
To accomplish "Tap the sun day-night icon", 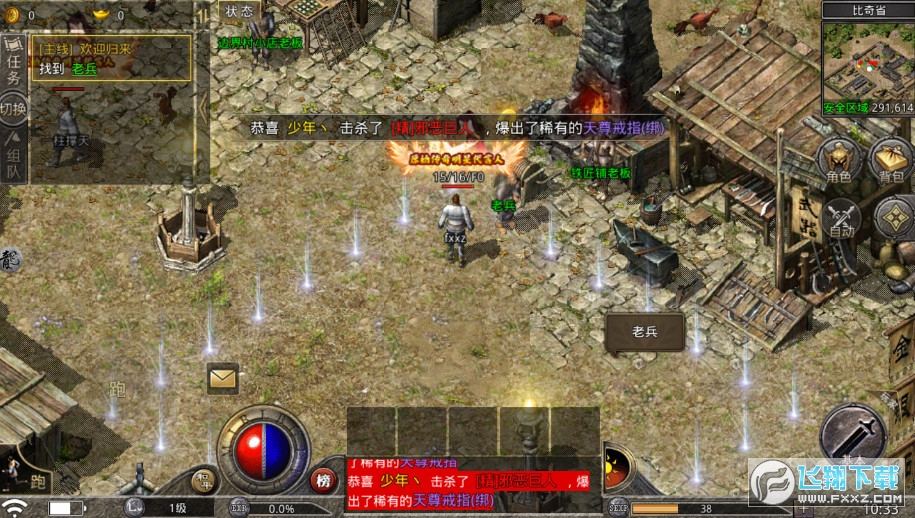I will (x=614, y=466).
